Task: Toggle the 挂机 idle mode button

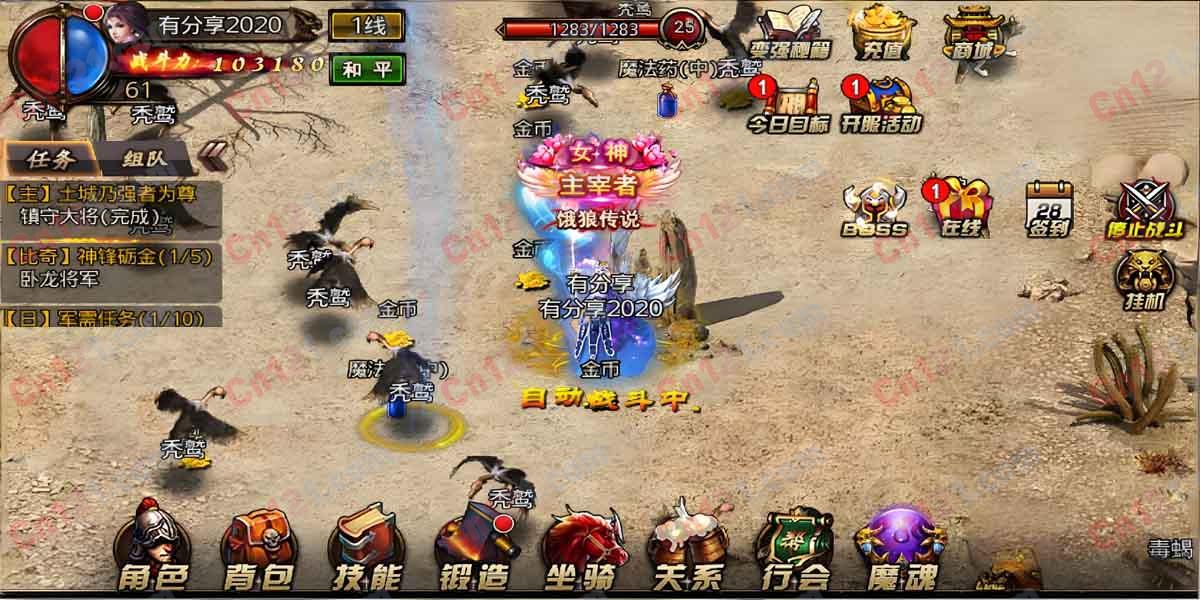Action: click(1143, 281)
